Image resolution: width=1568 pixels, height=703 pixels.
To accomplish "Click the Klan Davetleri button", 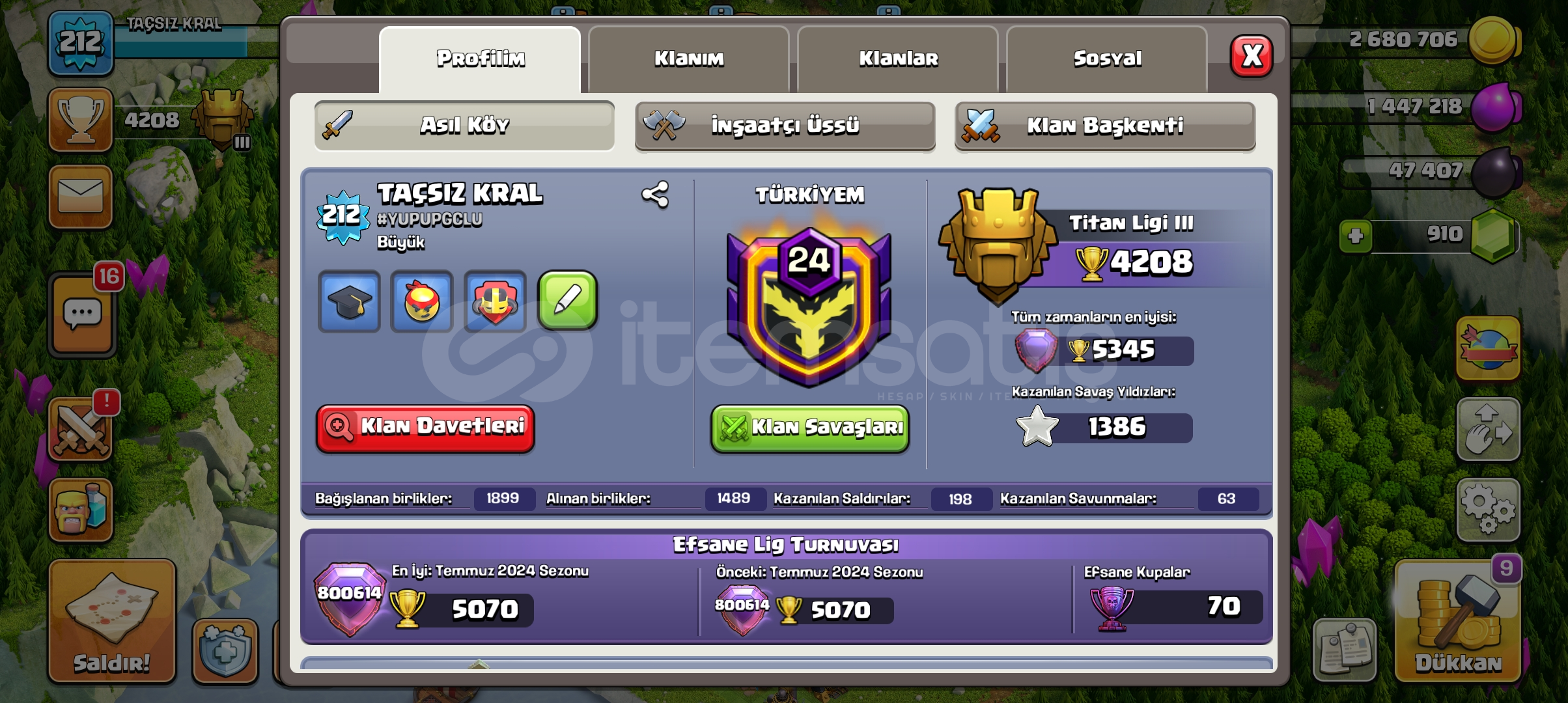I will click(x=425, y=428).
